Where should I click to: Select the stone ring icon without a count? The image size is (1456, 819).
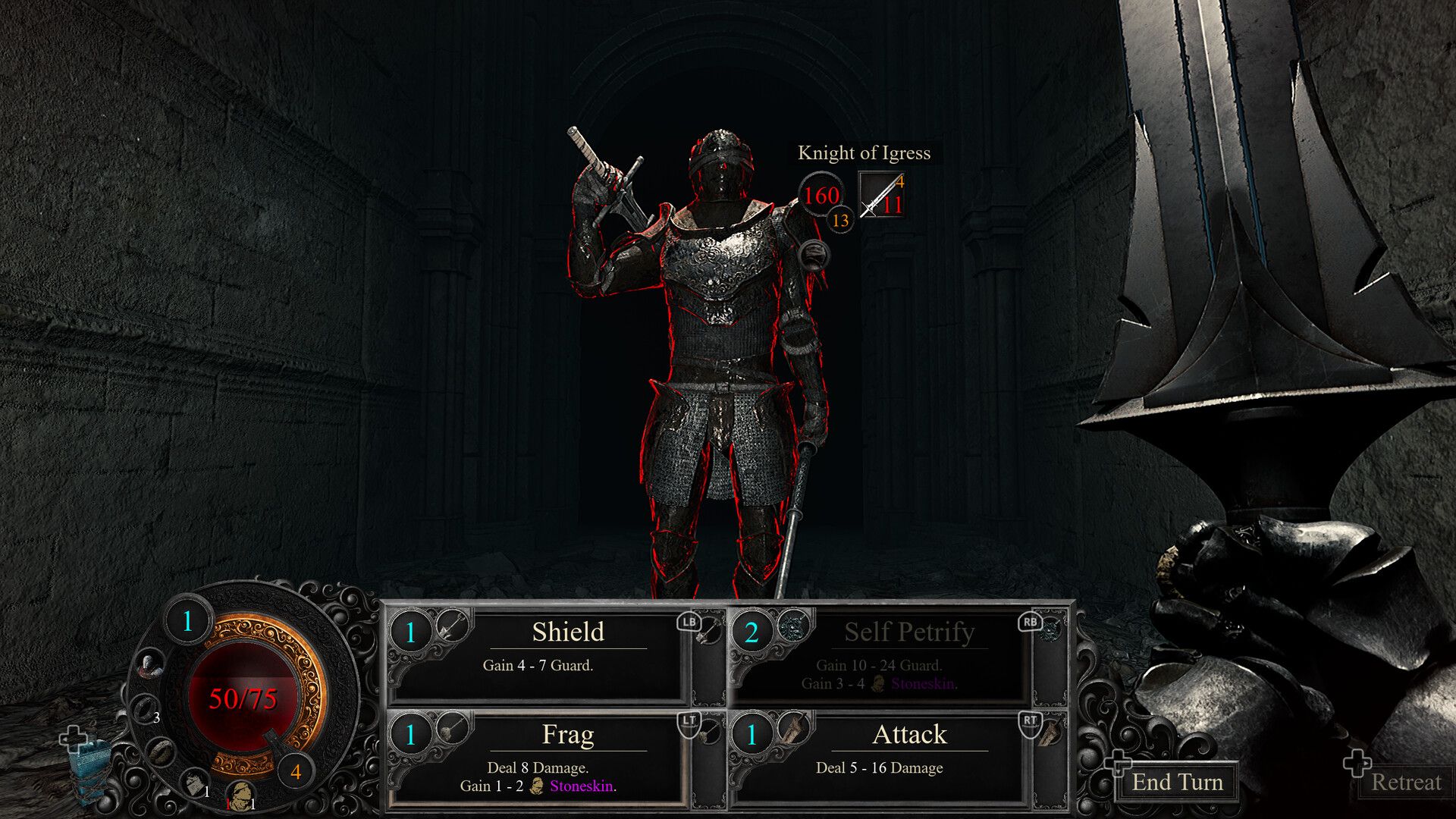click(161, 752)
